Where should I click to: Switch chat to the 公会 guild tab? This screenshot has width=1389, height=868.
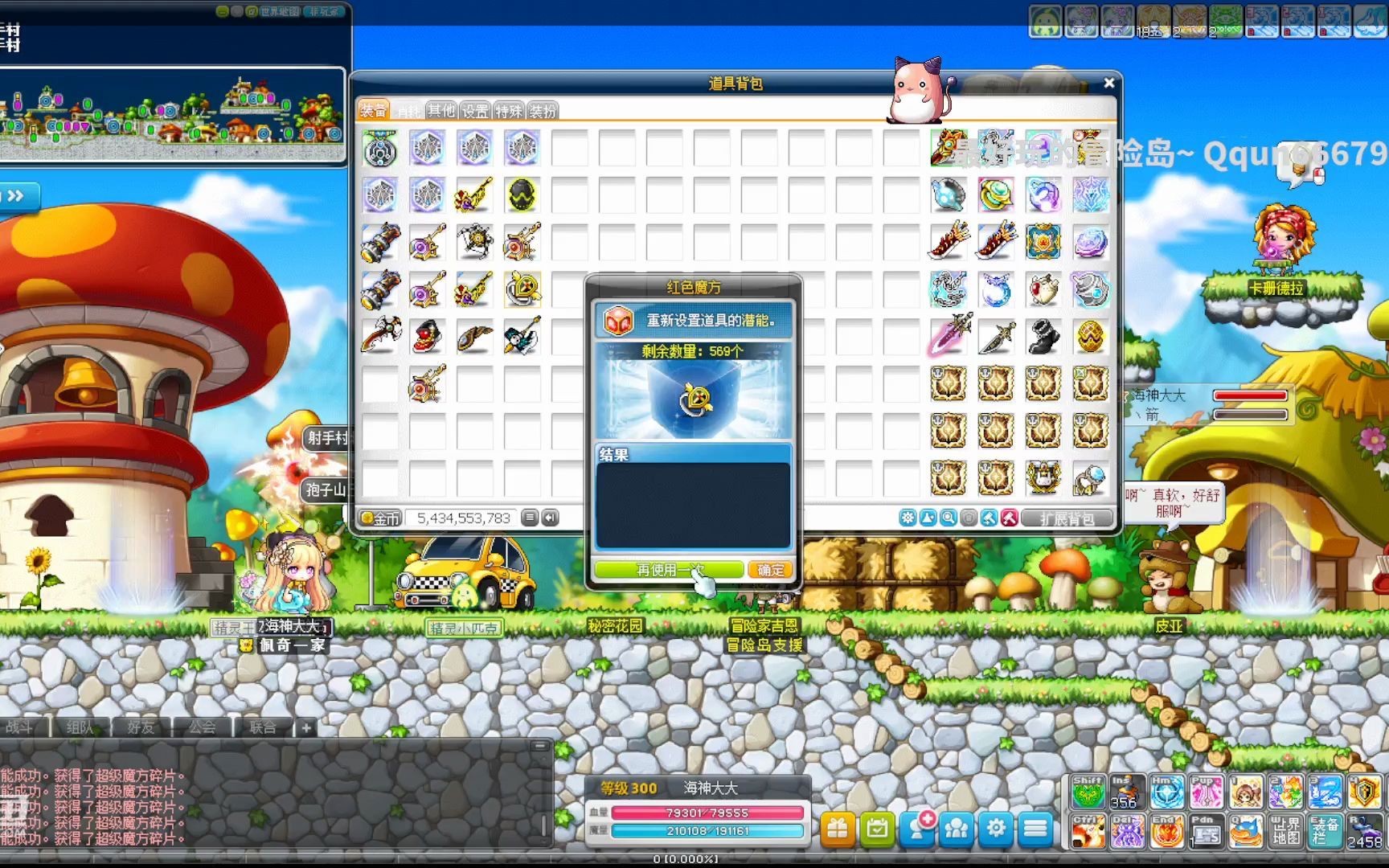tap(202, 727)
